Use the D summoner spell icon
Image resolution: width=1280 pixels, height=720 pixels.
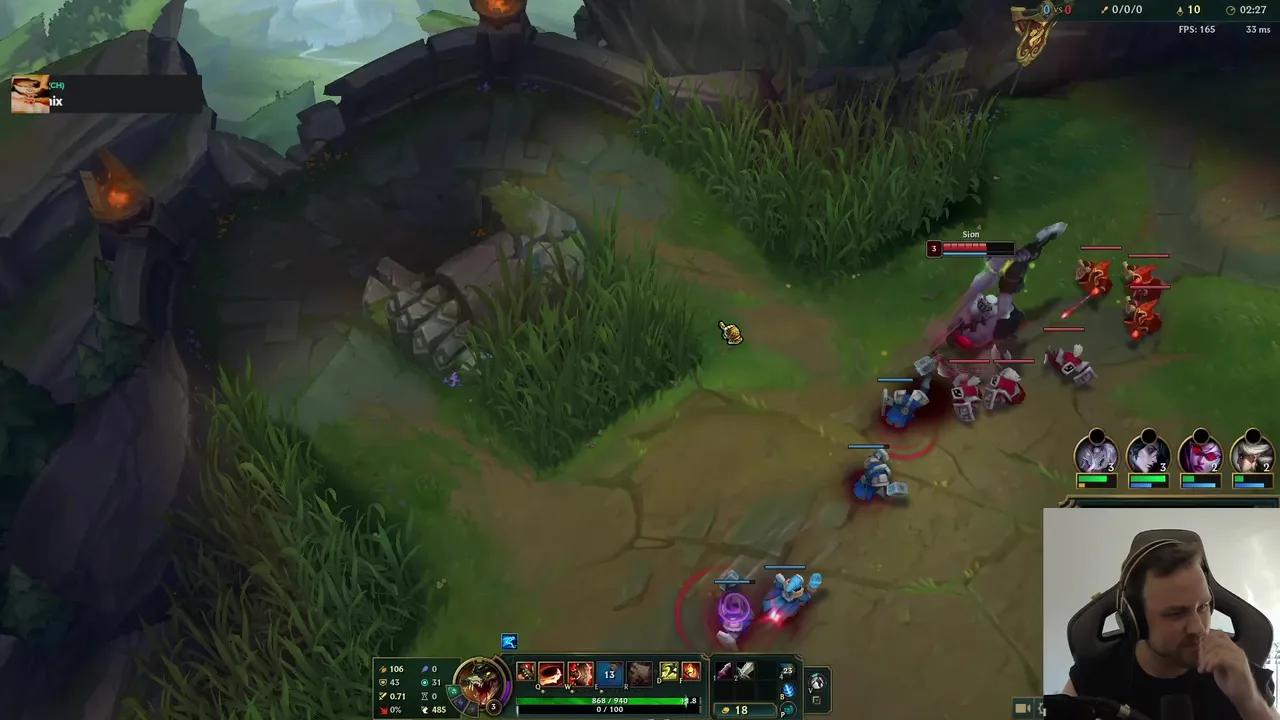(x=667, y=672)
